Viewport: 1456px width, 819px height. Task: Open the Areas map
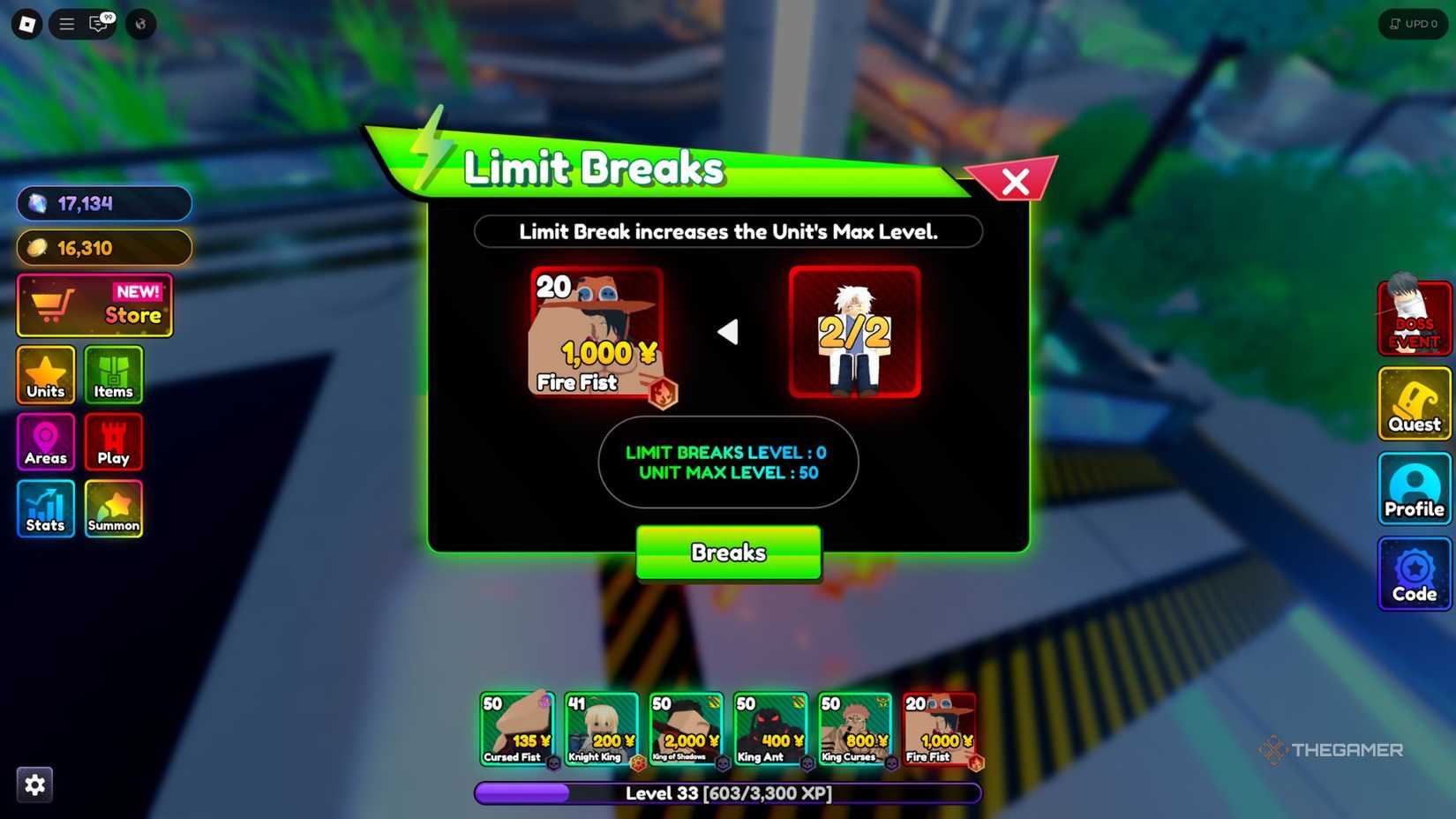[45, 441]
